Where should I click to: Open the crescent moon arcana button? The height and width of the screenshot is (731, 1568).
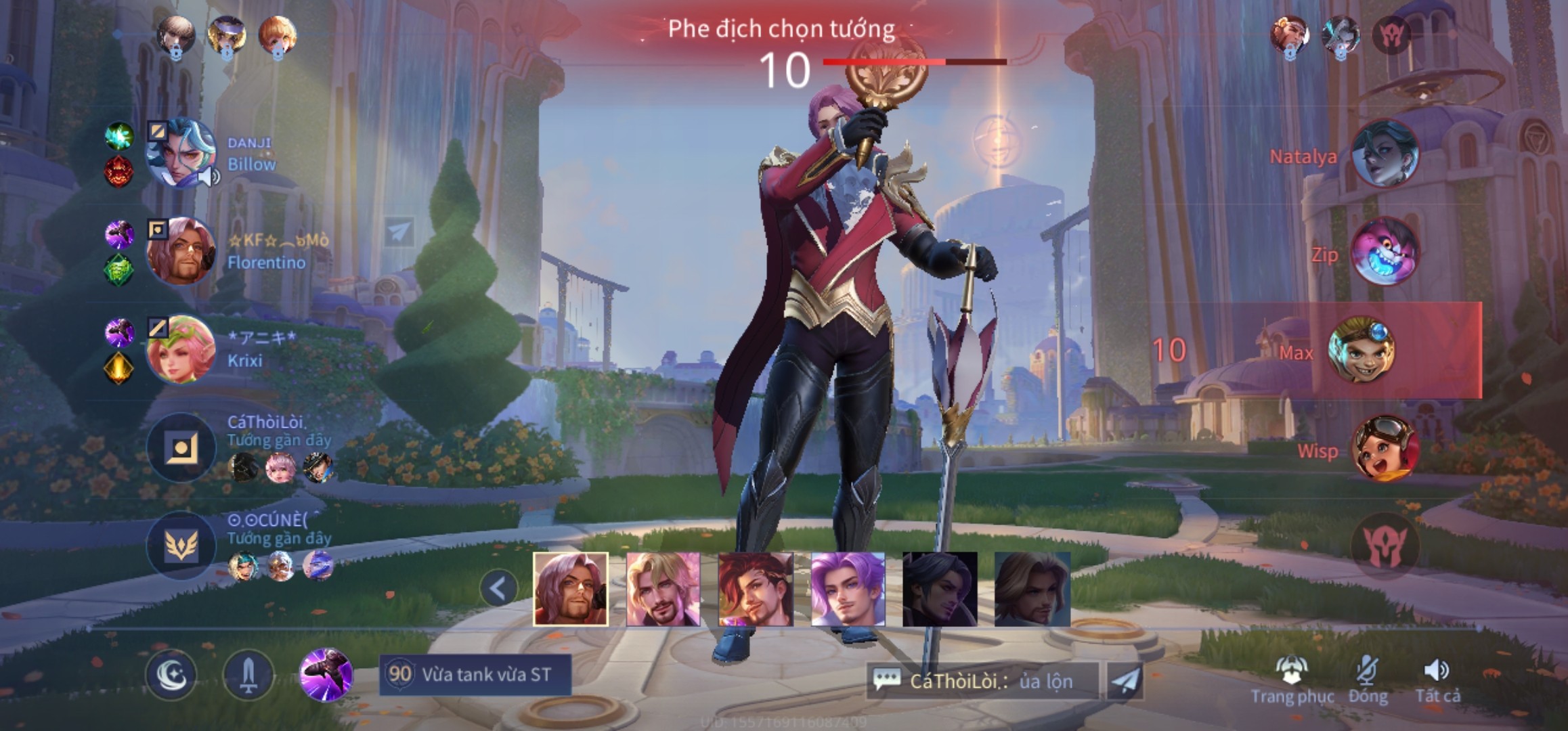(x=171, y=675)
